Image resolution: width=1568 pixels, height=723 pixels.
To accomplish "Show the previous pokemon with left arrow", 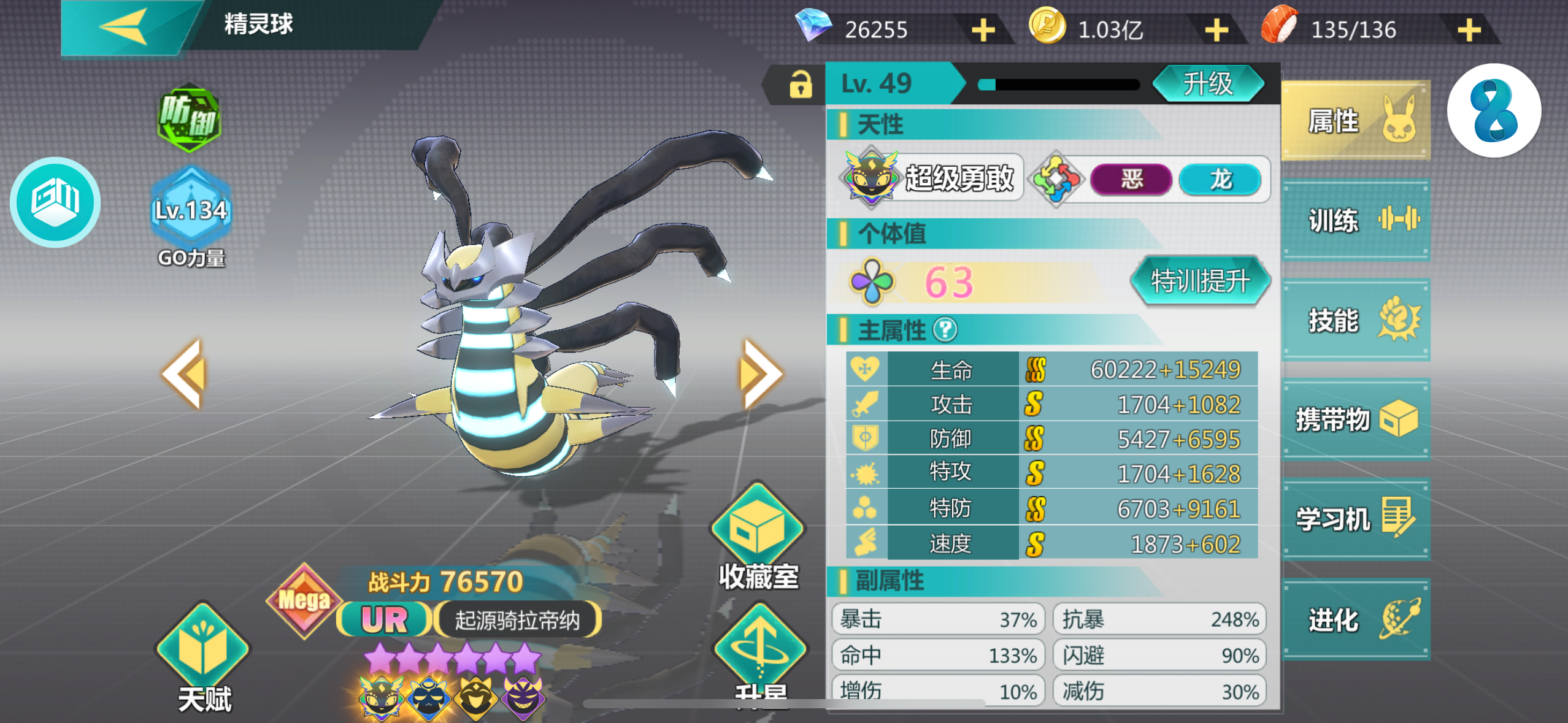I will click(183, 373).
